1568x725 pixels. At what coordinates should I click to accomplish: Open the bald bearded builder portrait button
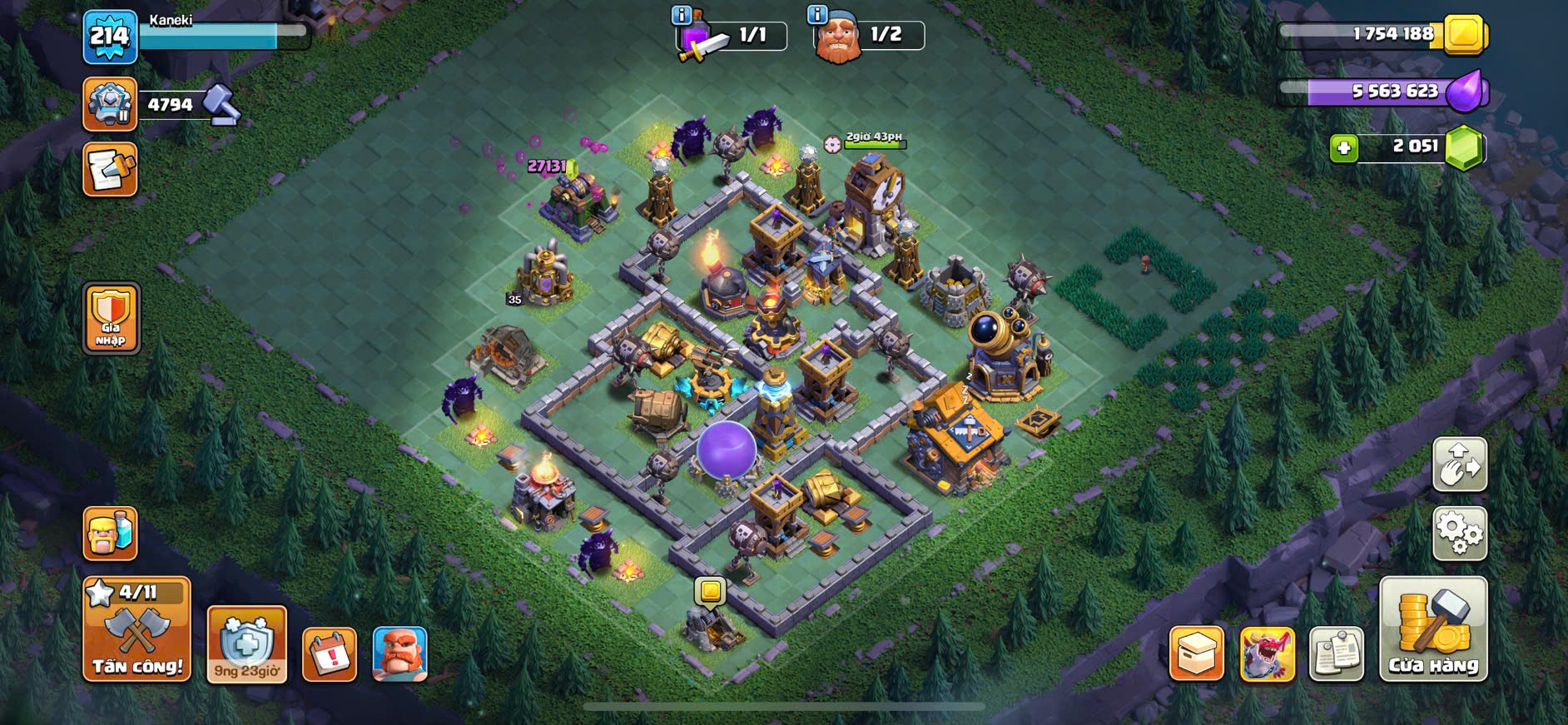pos(399,654)
